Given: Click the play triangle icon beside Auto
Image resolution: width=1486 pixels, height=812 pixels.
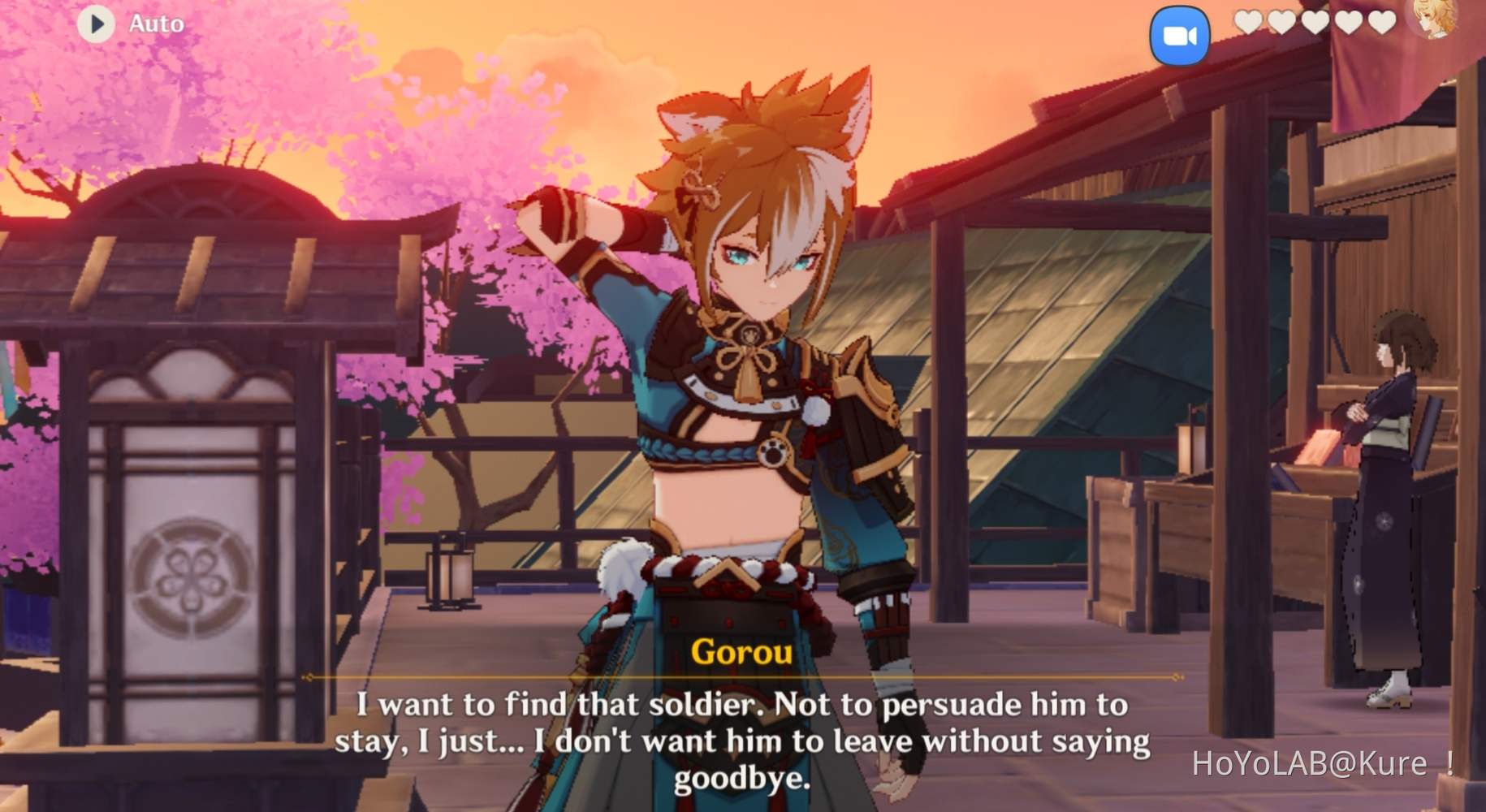Looking at the screenshot, I should tap(97, 23).
